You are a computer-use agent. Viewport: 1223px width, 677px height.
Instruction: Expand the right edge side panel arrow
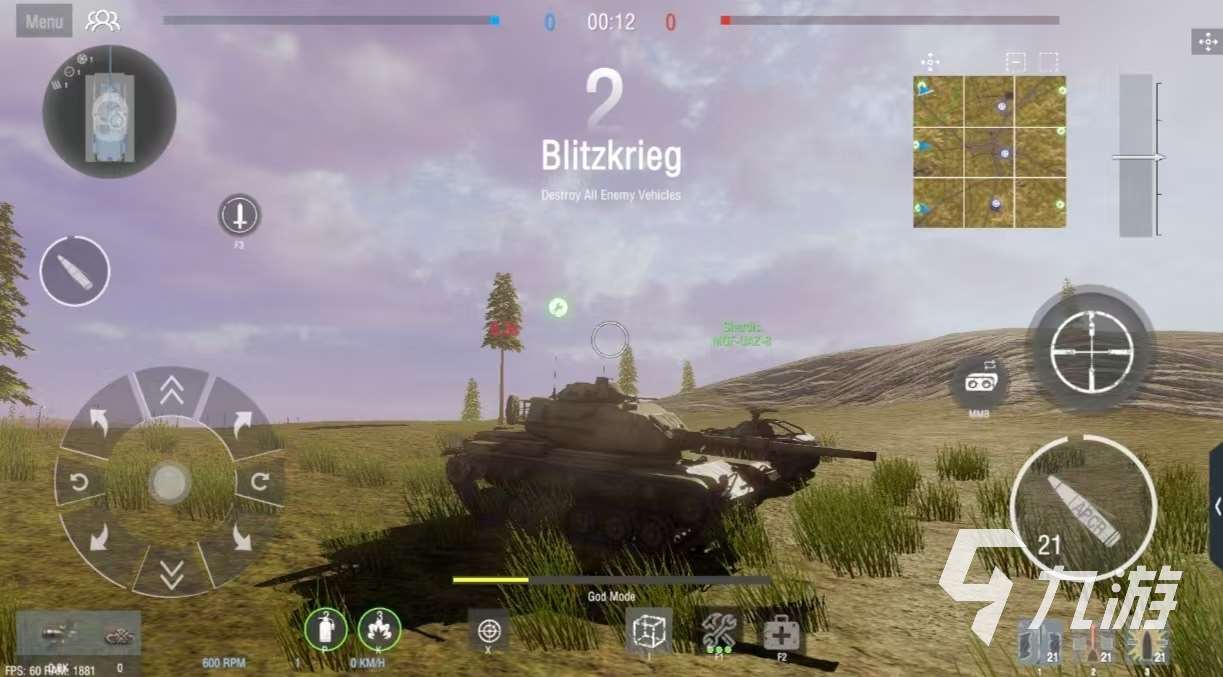coord(1217,507)
